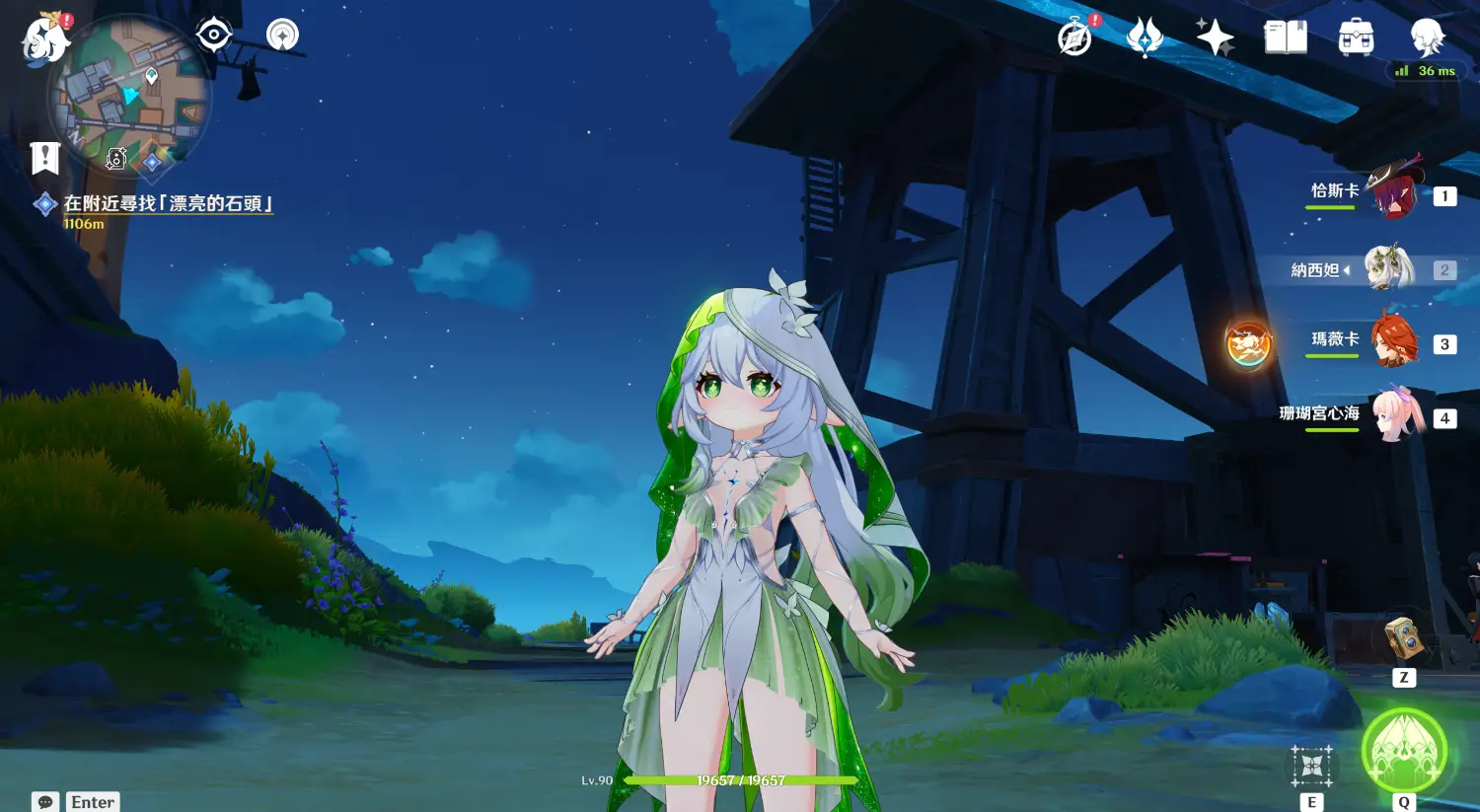
Task: Use the camera gadget icon
Action: click(x=1403, y=639)
